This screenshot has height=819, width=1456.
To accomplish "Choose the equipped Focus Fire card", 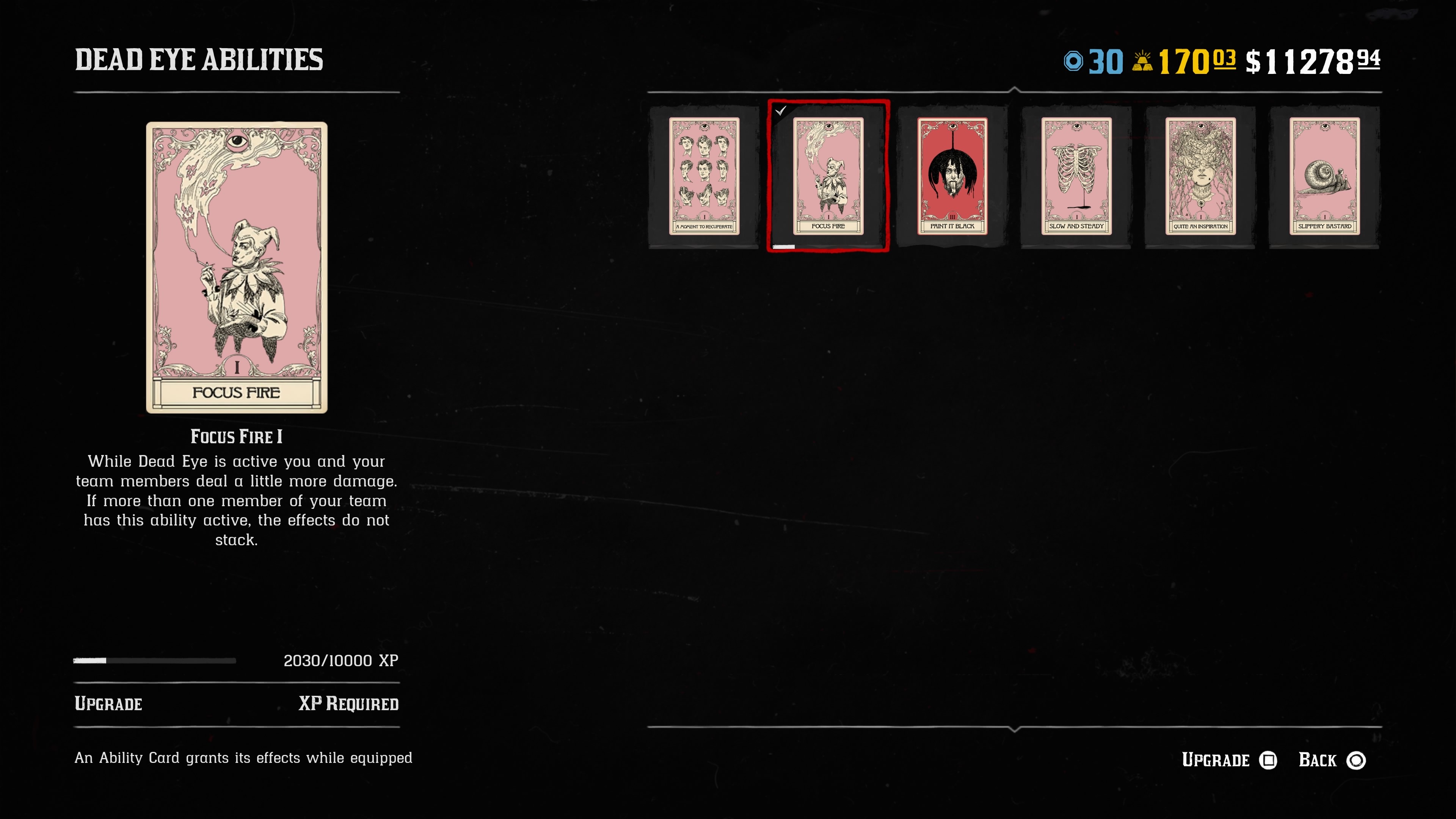I will pyautogui.click(x=828, y=176).
